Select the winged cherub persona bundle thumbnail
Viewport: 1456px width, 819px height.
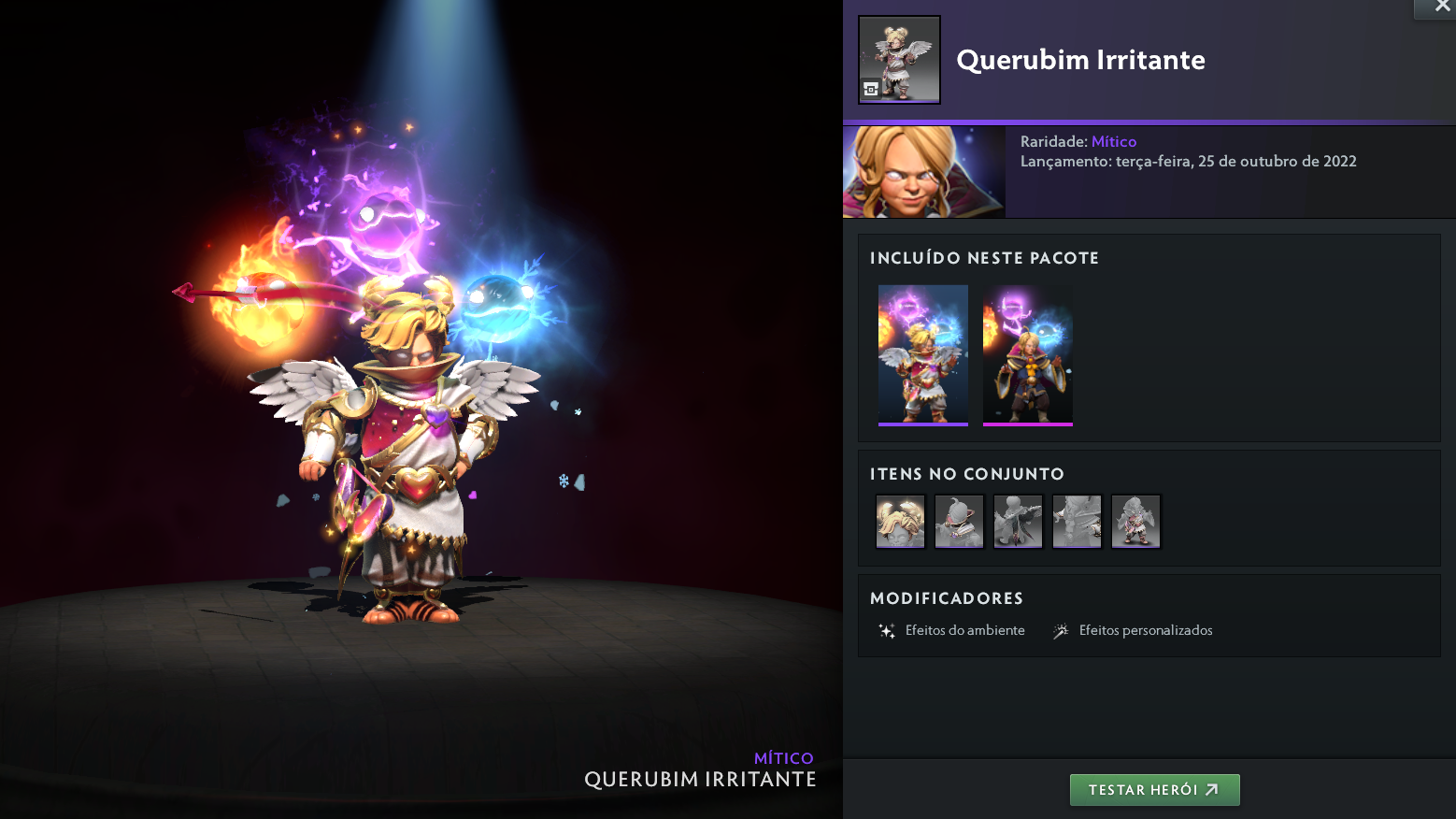(x=922, y=355)
